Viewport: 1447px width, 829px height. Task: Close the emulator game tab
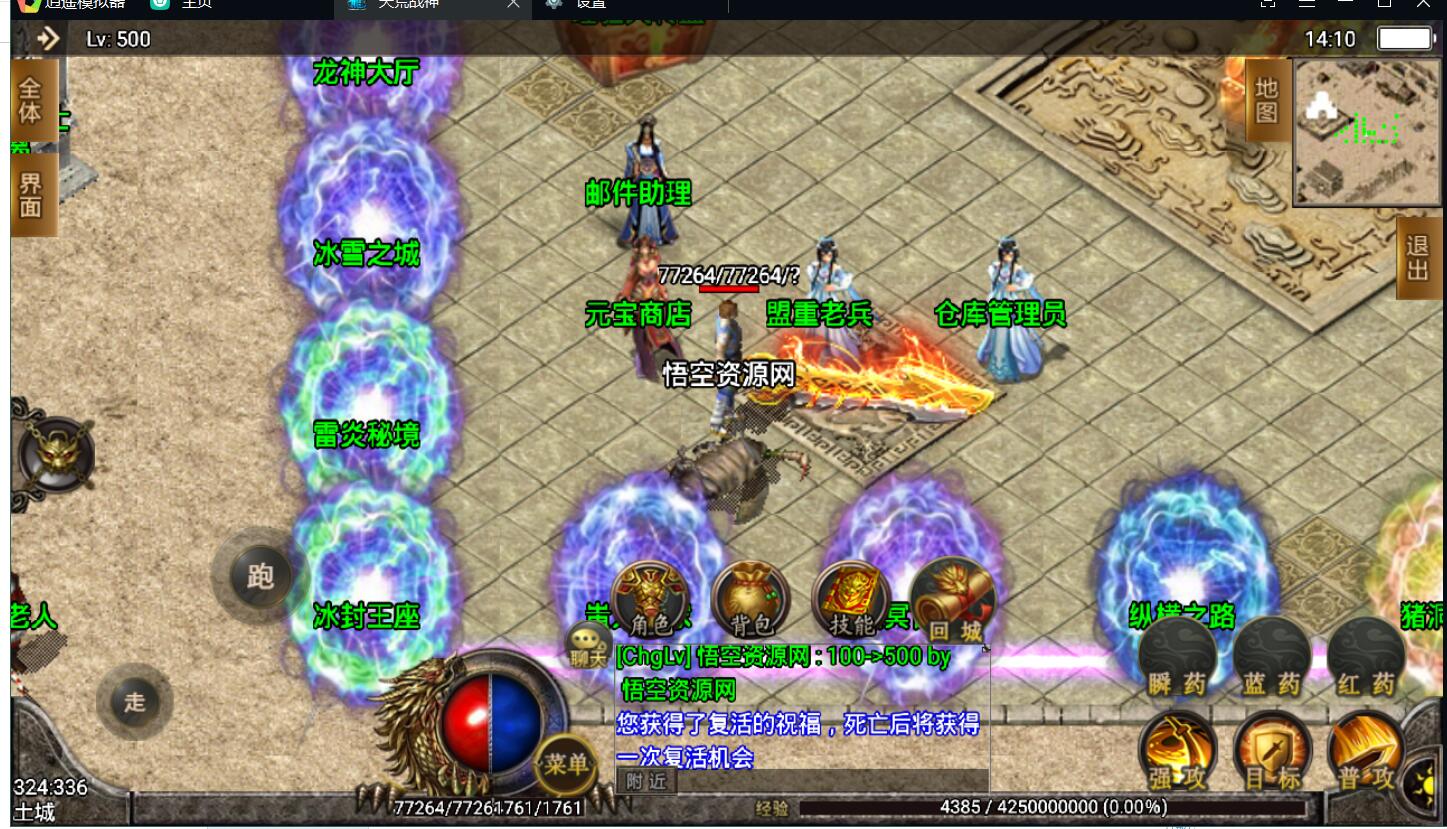[x=513, y=4]
